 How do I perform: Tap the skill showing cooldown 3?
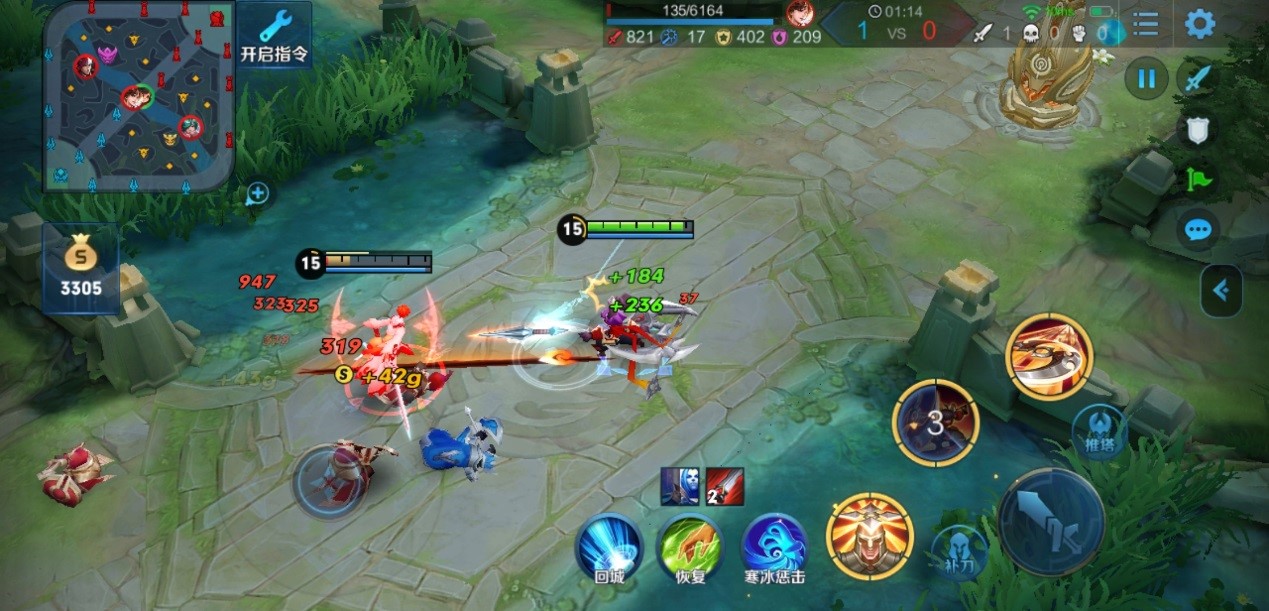[x=935, y=423]
